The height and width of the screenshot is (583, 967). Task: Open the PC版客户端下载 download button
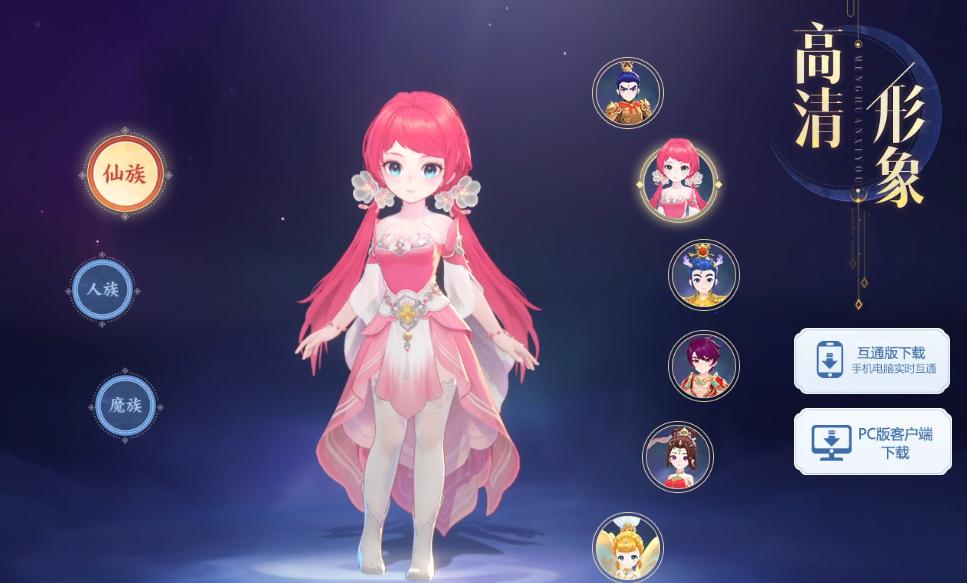(872, 441)
